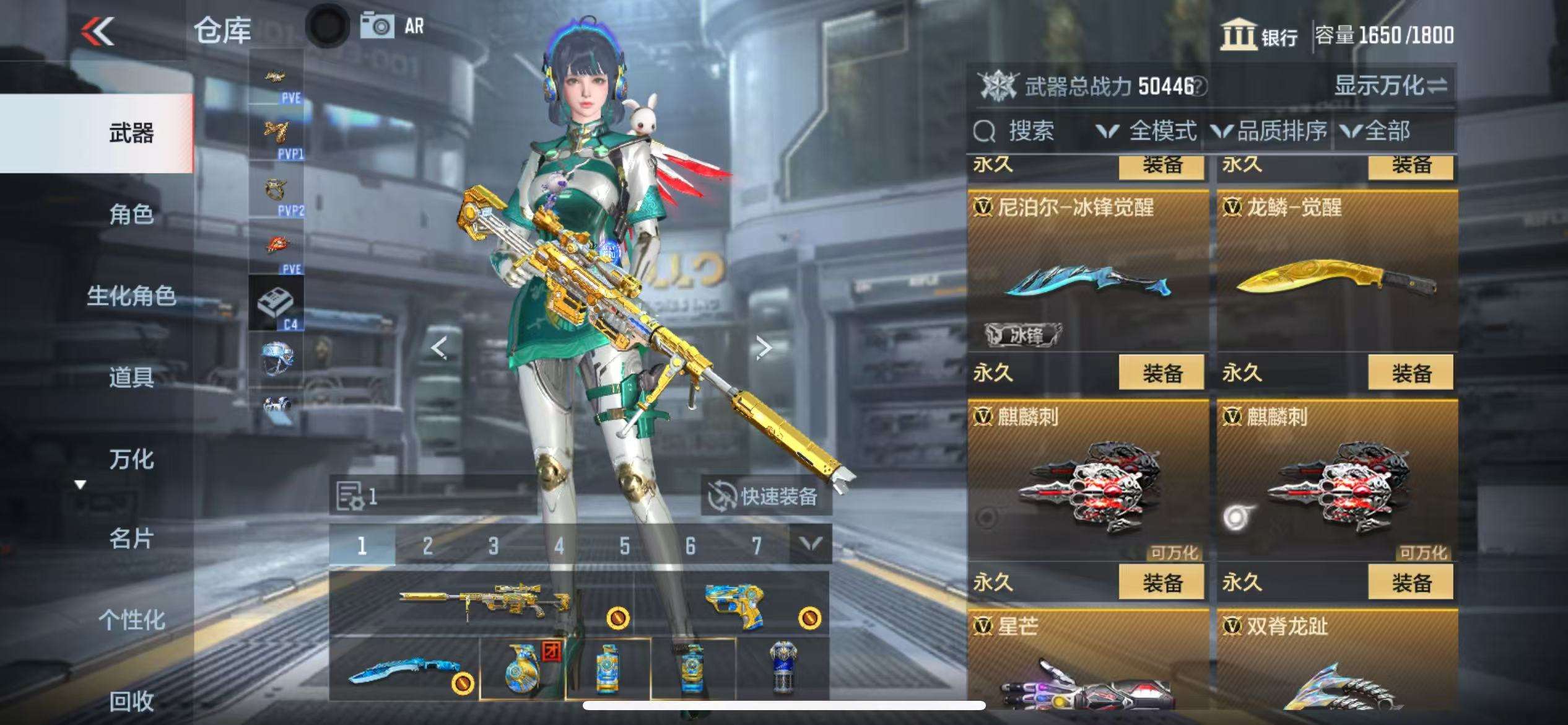Open the 角色 character tab
1568x725 pixels.
(x=131, y=214)
